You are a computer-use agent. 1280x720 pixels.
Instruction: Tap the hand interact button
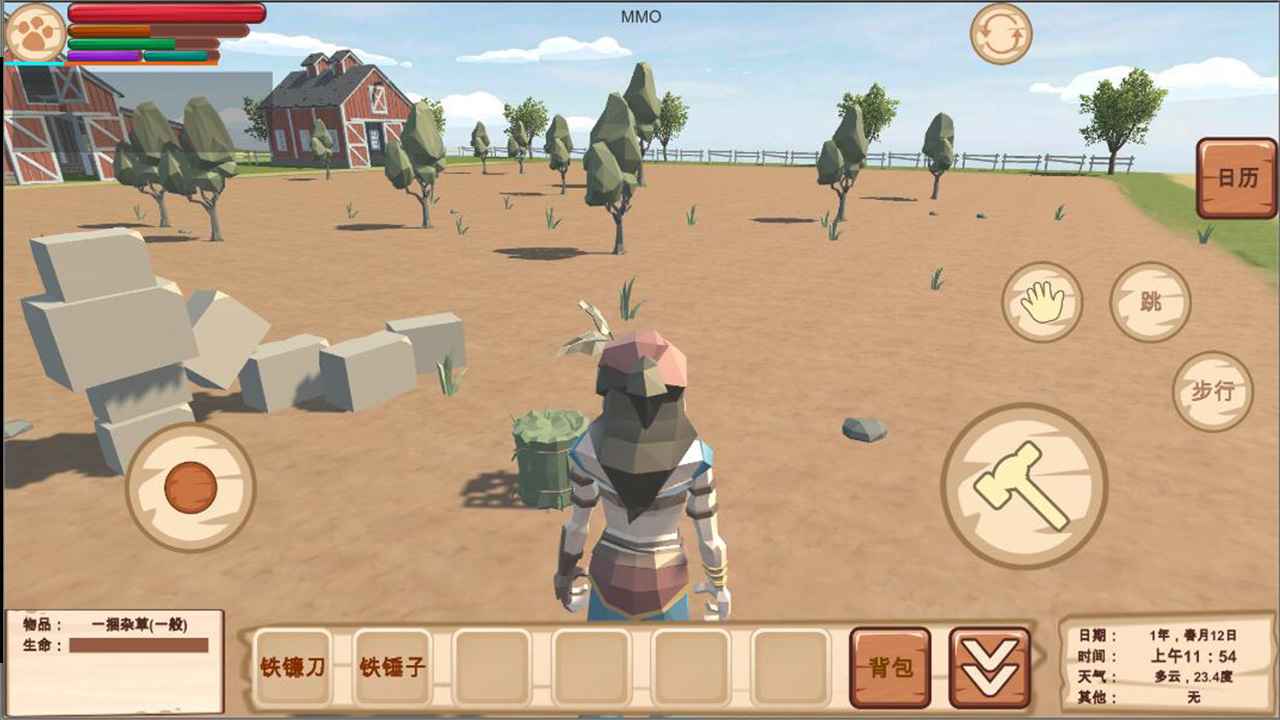[1042, 302]
